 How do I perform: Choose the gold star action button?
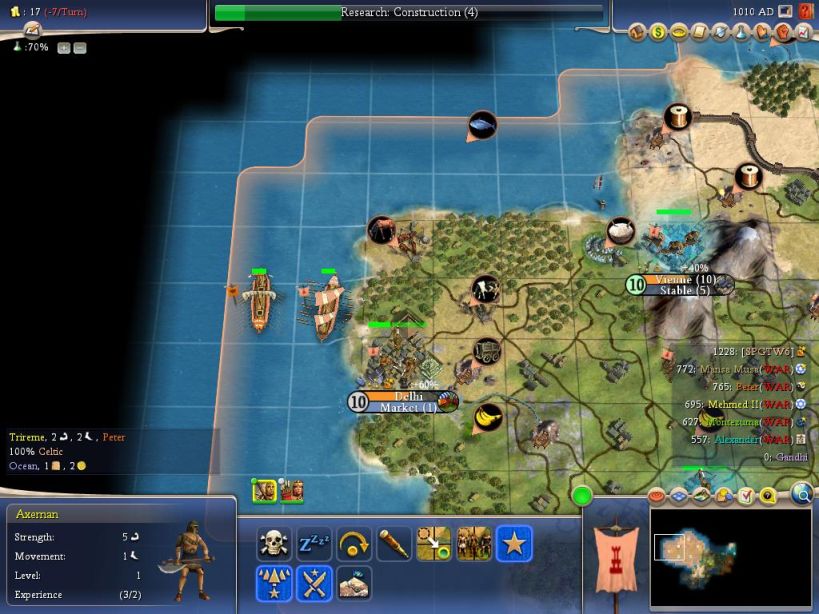[x=514, y=544]
